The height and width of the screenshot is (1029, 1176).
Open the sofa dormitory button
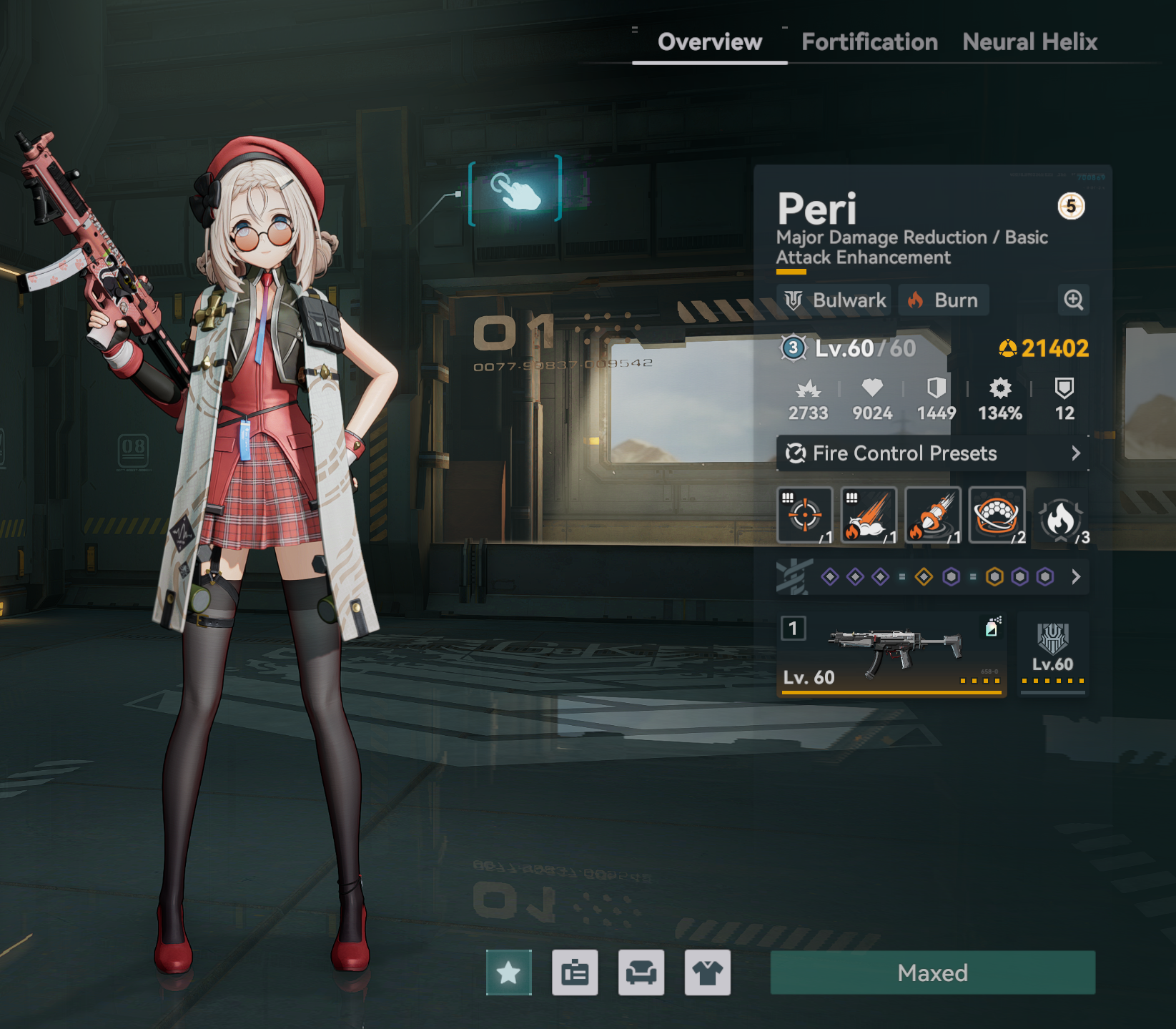click(x=641, y=973)
